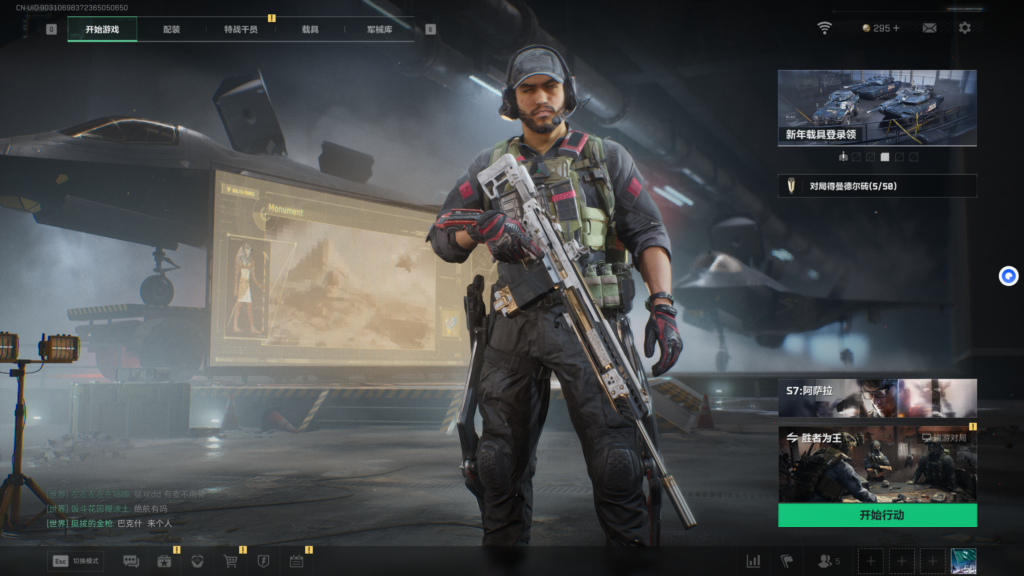Open the mail inbox envelope icon
Image resolution: width=1024 pixels, height=576 pixels.
point(930,28)
